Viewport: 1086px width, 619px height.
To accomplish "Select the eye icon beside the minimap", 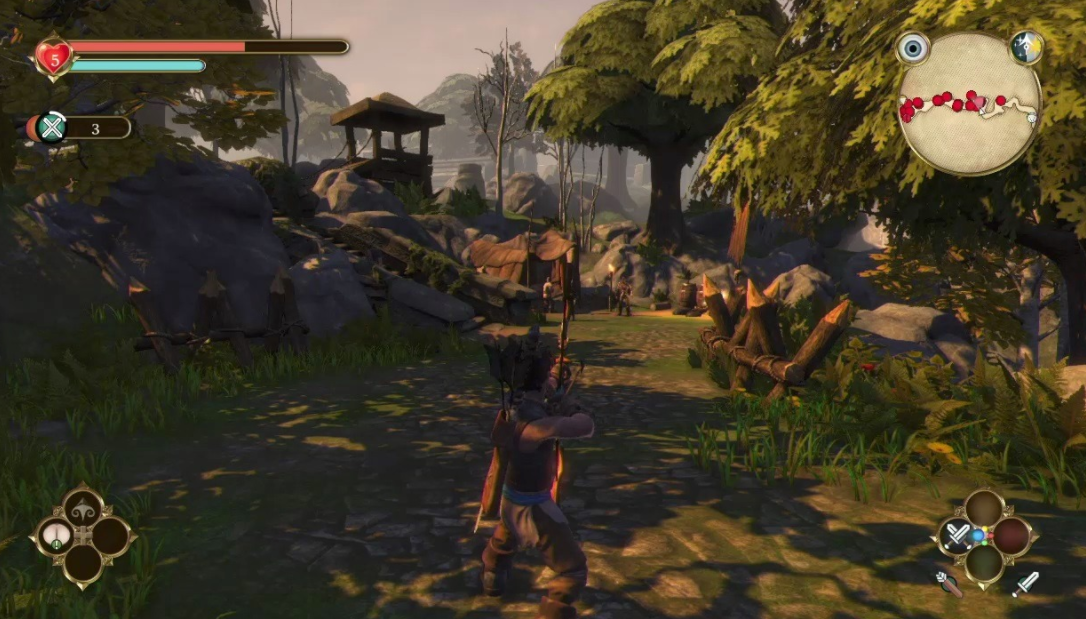I will [912, 48].
